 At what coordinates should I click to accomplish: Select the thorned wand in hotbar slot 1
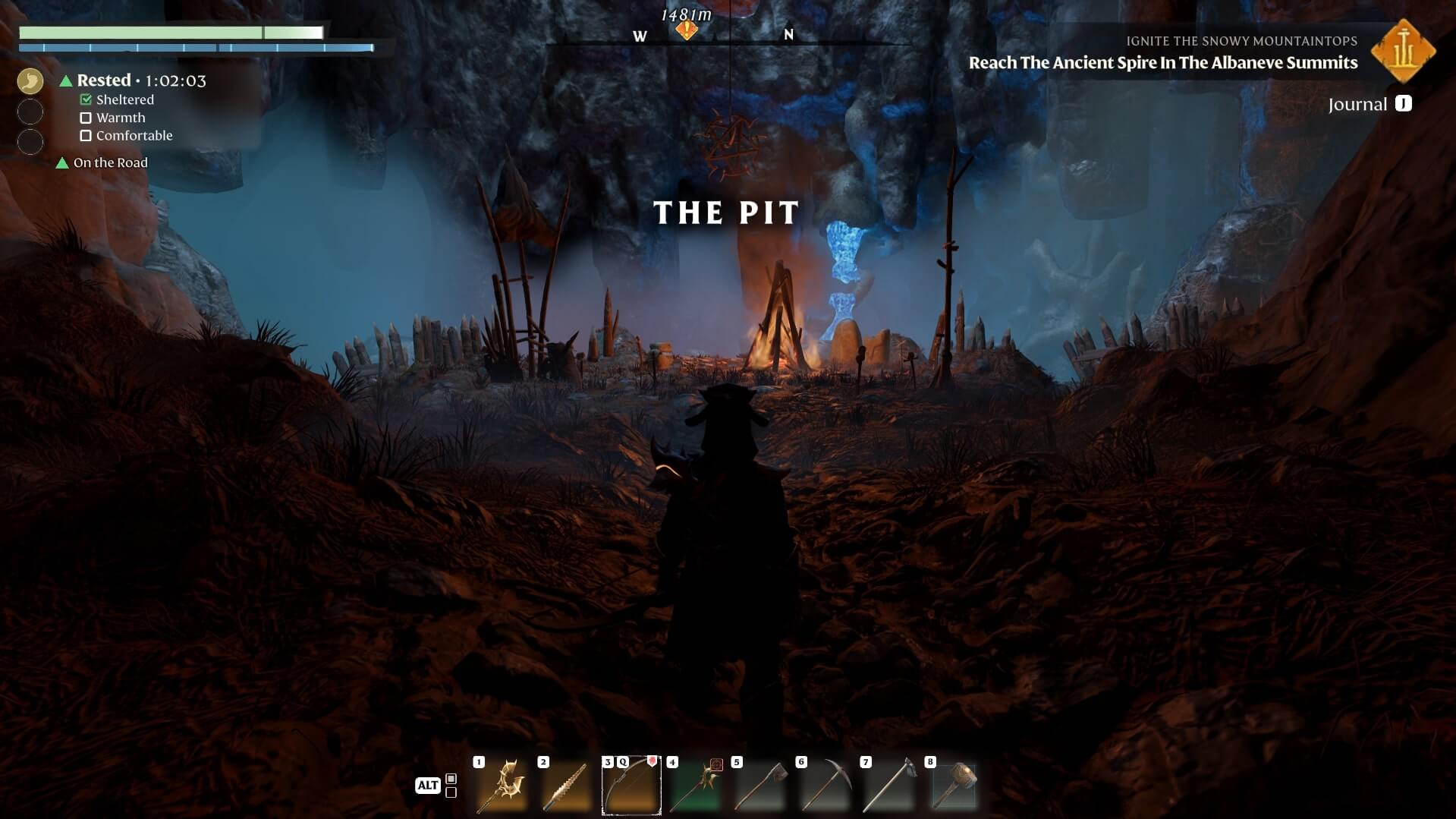coord(502,786)
